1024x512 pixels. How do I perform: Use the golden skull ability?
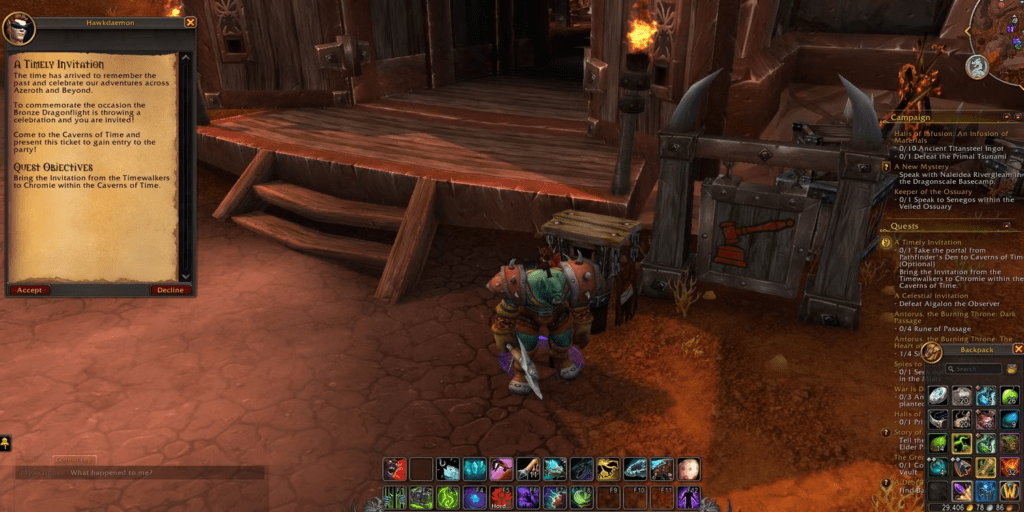608,469
